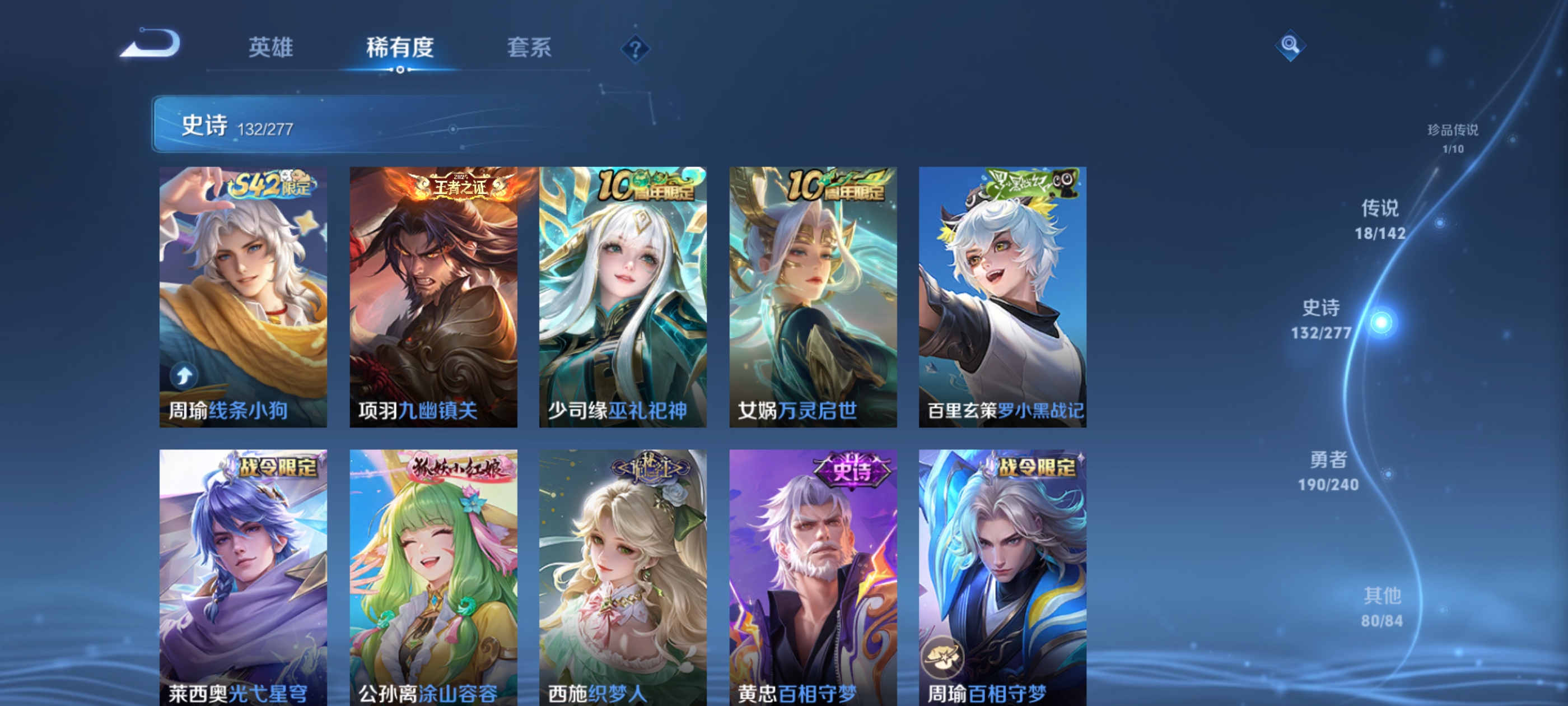Open the search magnifier in top-right
1568x706 pixels.
(x=1290, y=46)
